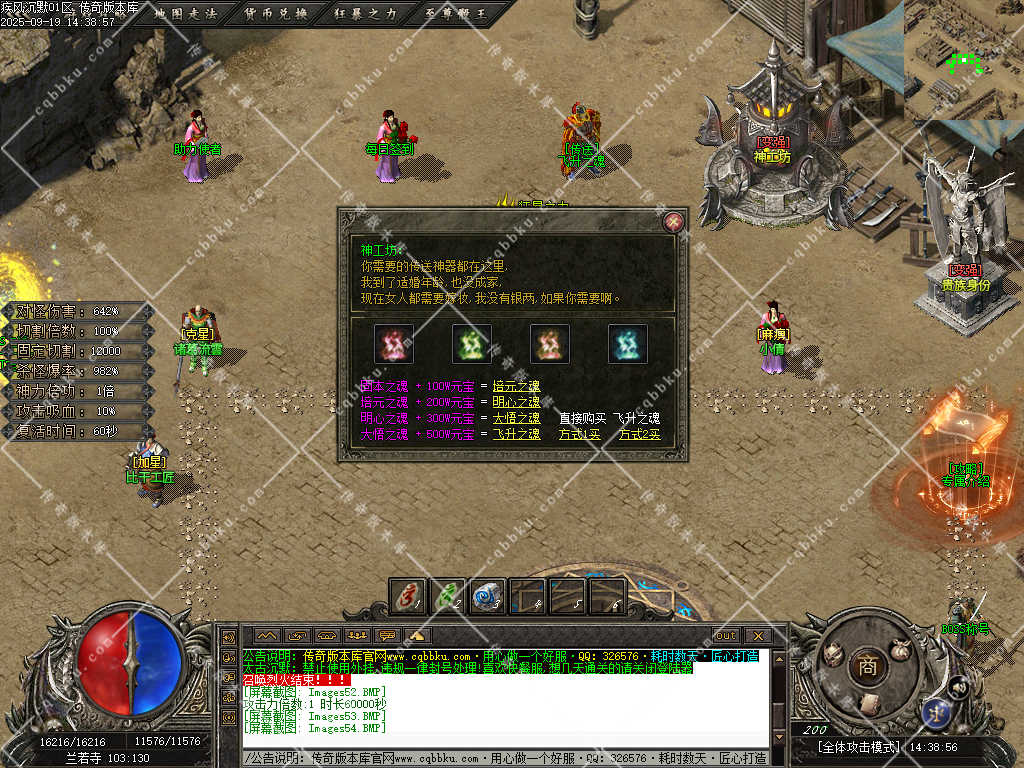Use the blue scroll in hotbar slot 3
The width and height of the screenshot is (1024, 768).
(487, 596)
